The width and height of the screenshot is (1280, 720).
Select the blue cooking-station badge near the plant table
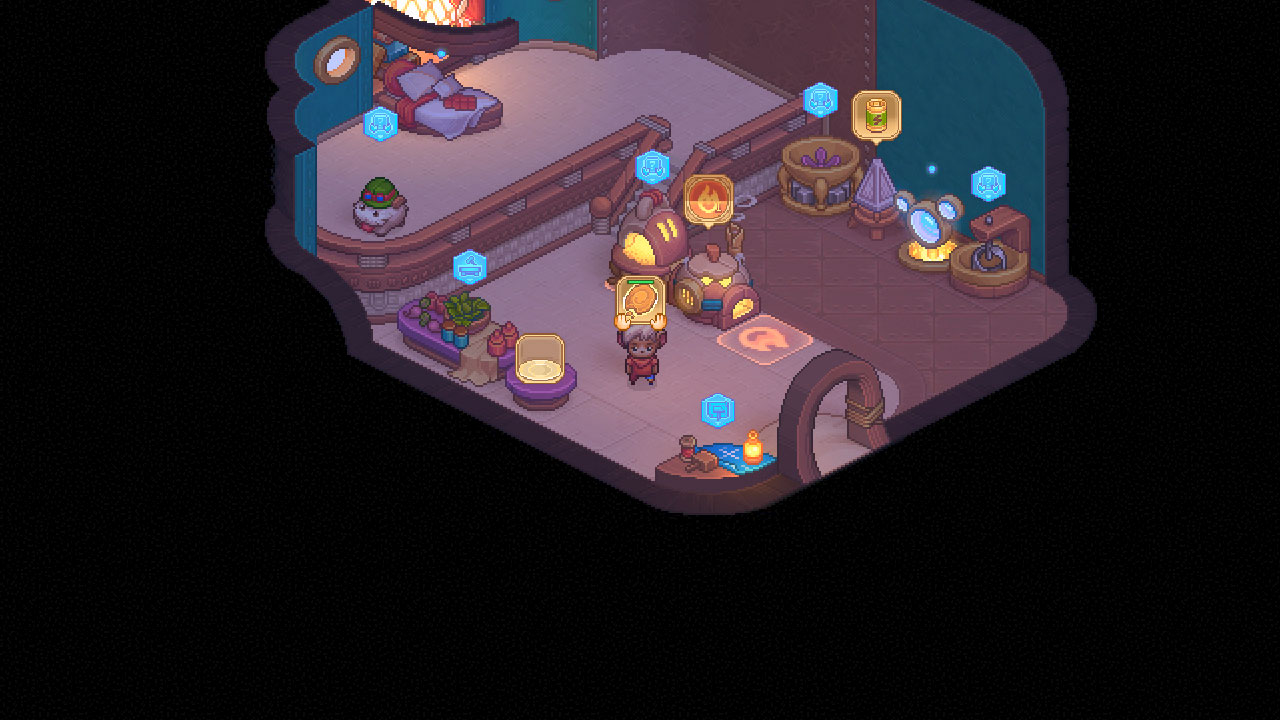(470, 265)
